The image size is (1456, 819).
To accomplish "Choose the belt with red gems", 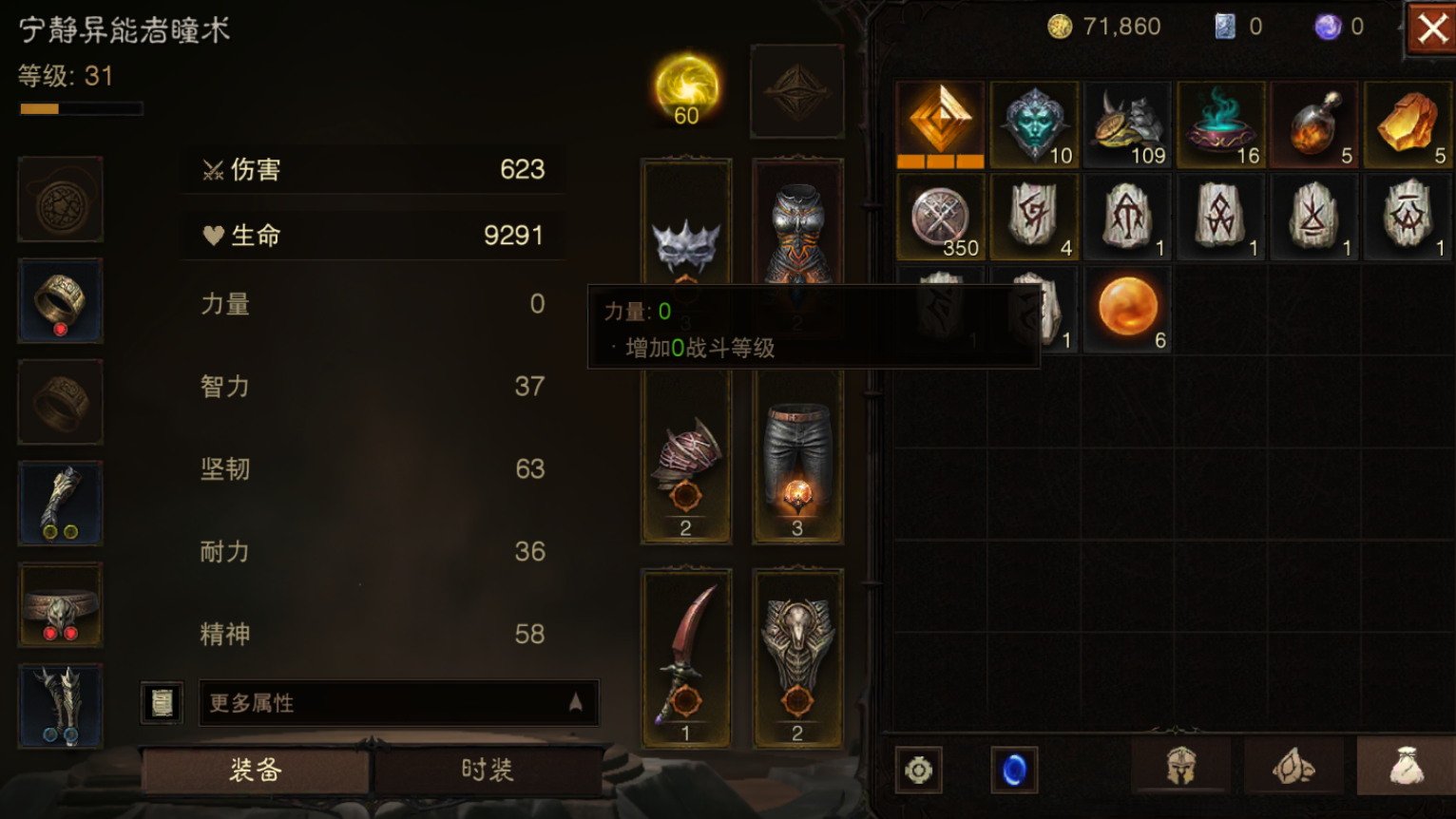I will [61, 605].
